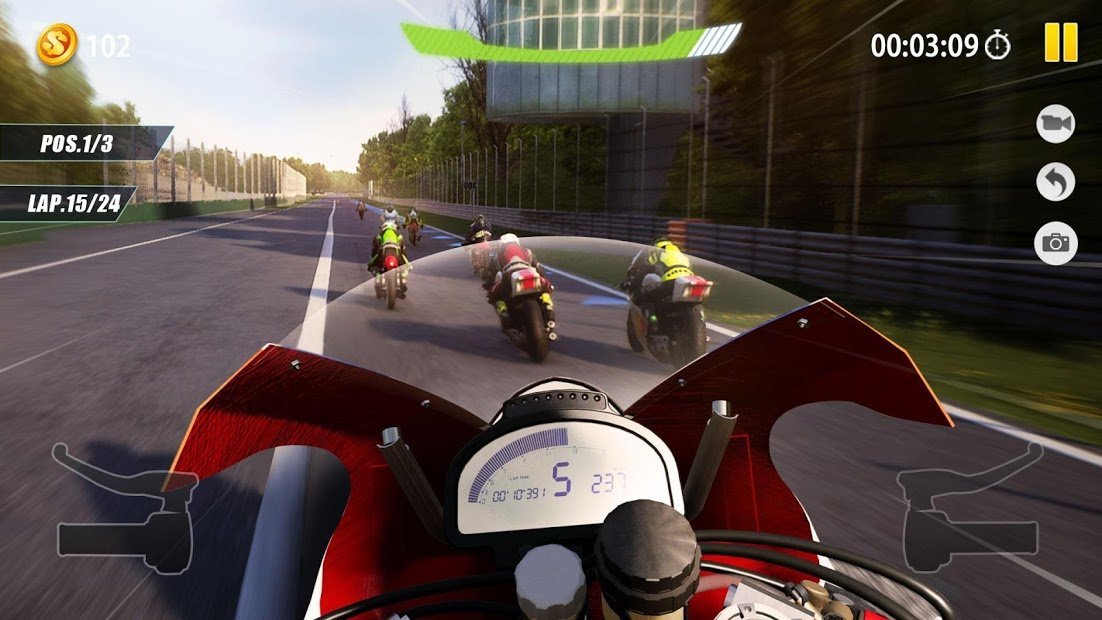Tap the curved arrow reset icon
The width and height of the screenshot is (1102, 620).
pos(1055,182)
